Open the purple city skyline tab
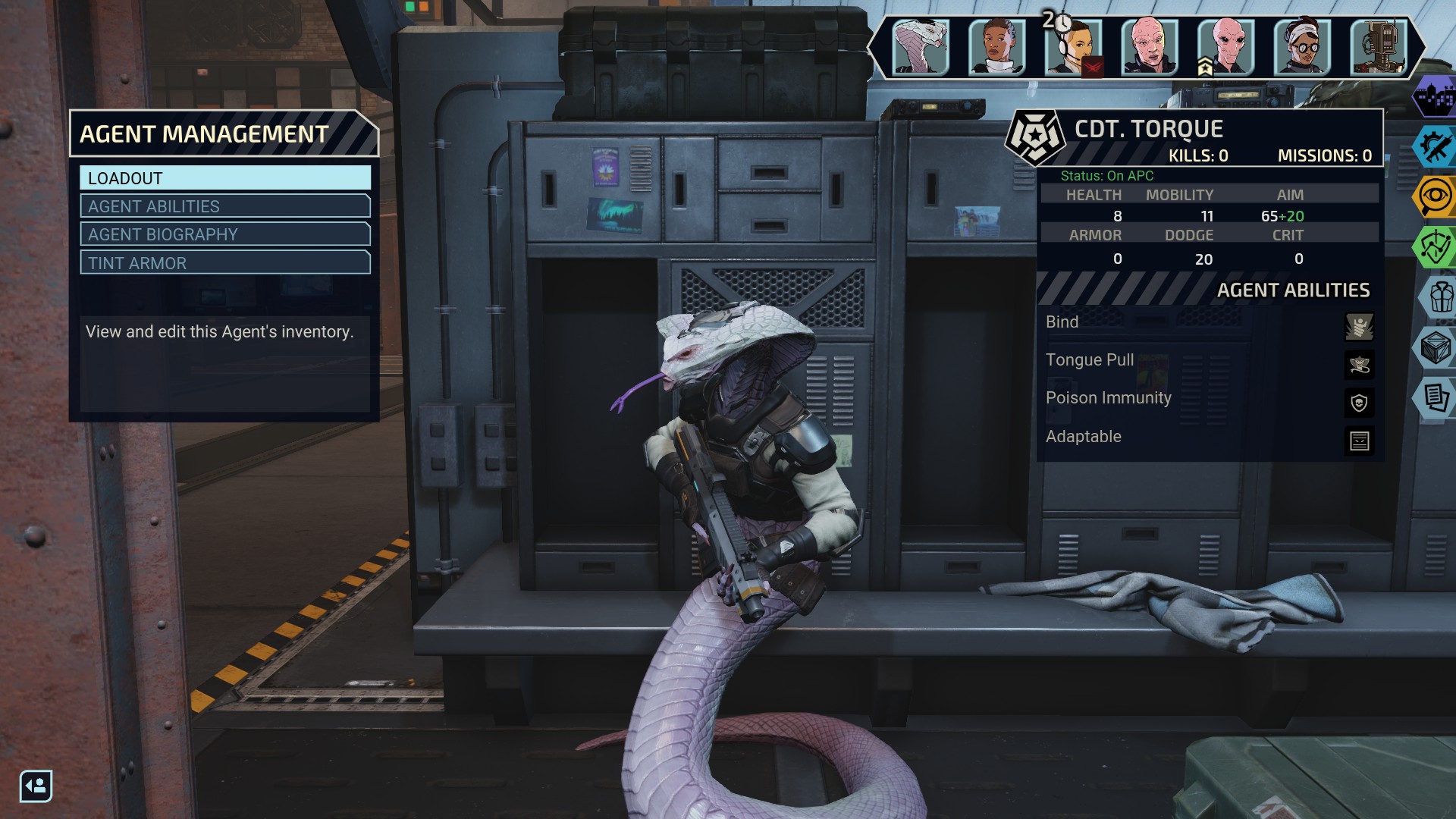Image resolution: width=1456 pixels, height=819 pixels. pos(1435,97)
